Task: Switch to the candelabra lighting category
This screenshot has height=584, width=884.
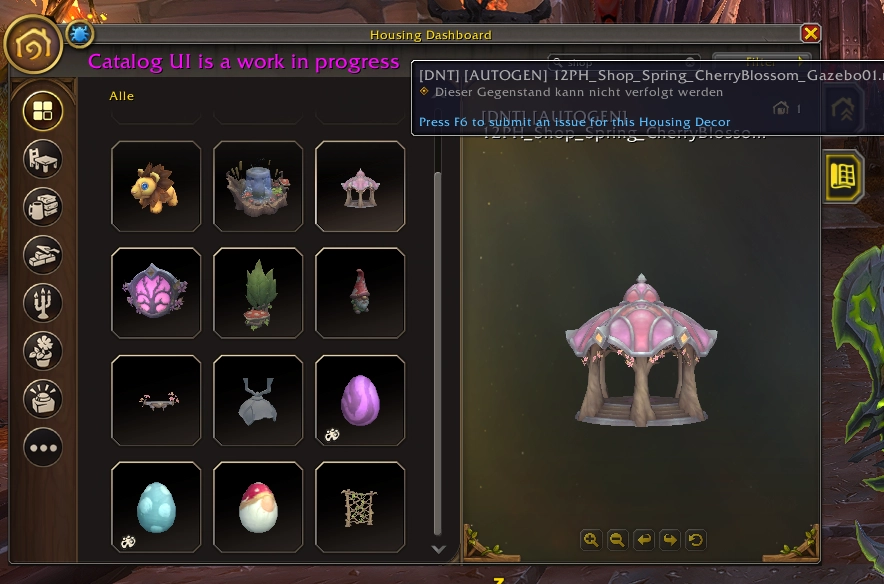Action: click(43, 303)
